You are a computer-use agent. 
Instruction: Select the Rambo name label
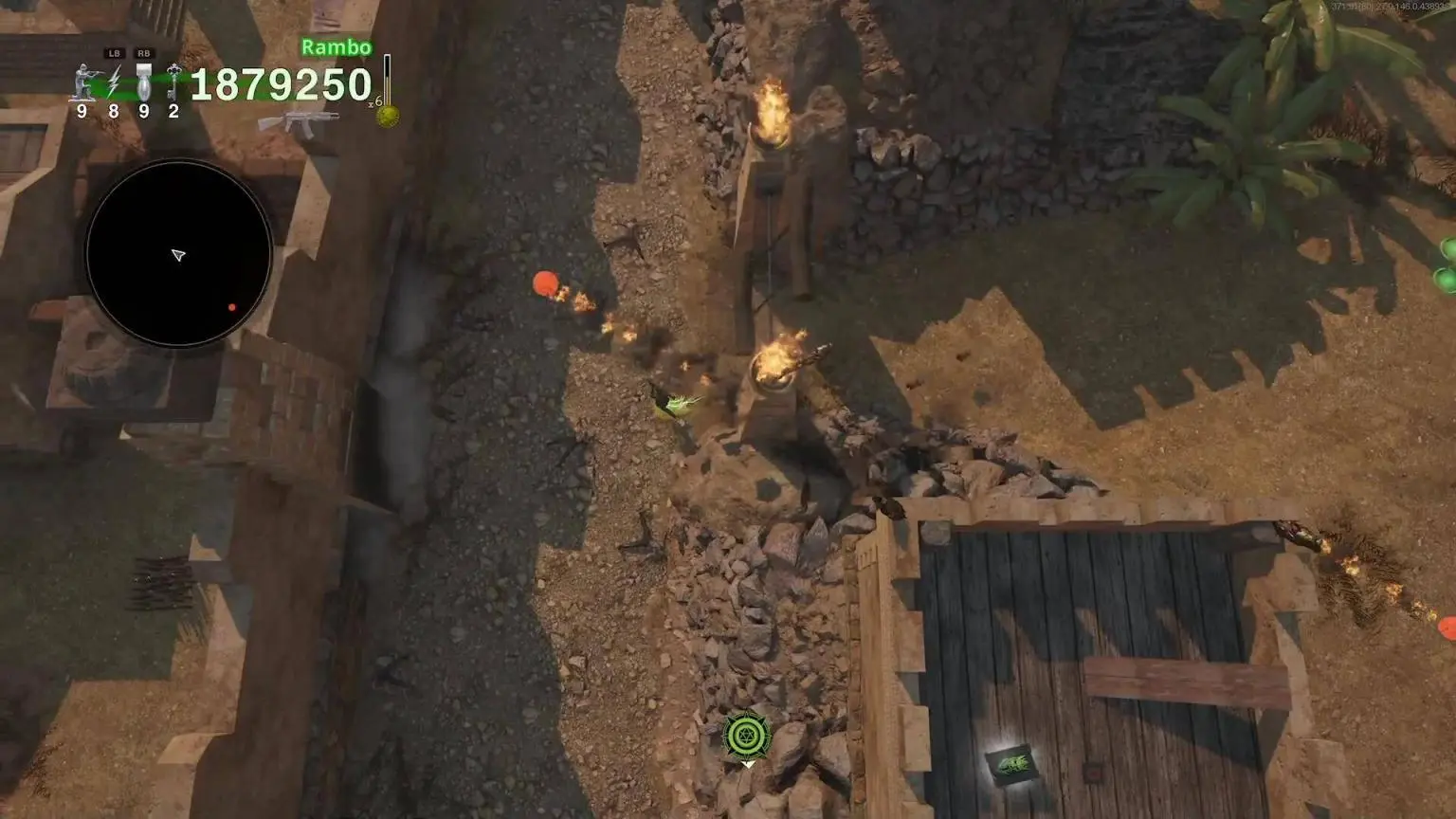coord(337,45)
